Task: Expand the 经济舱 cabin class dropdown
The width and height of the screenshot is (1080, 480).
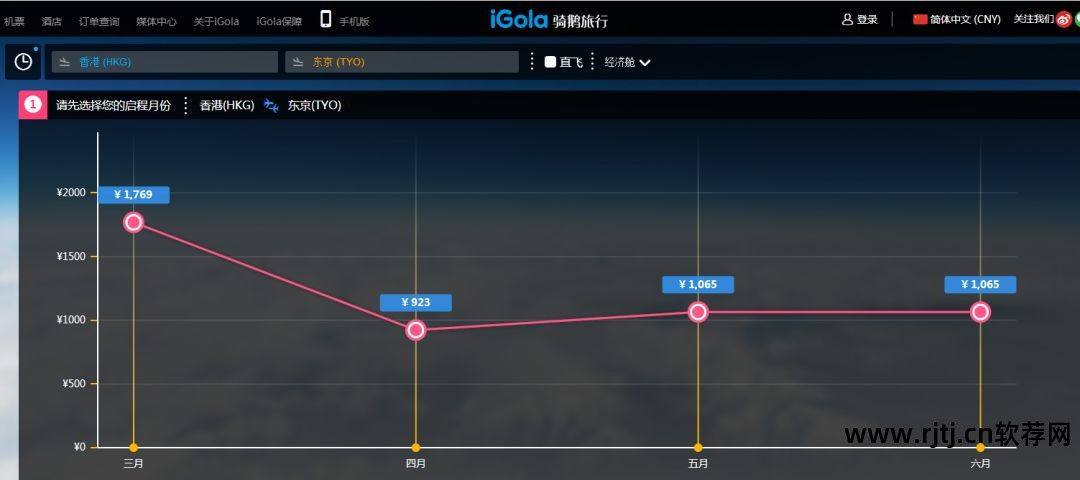Action: 627,62
